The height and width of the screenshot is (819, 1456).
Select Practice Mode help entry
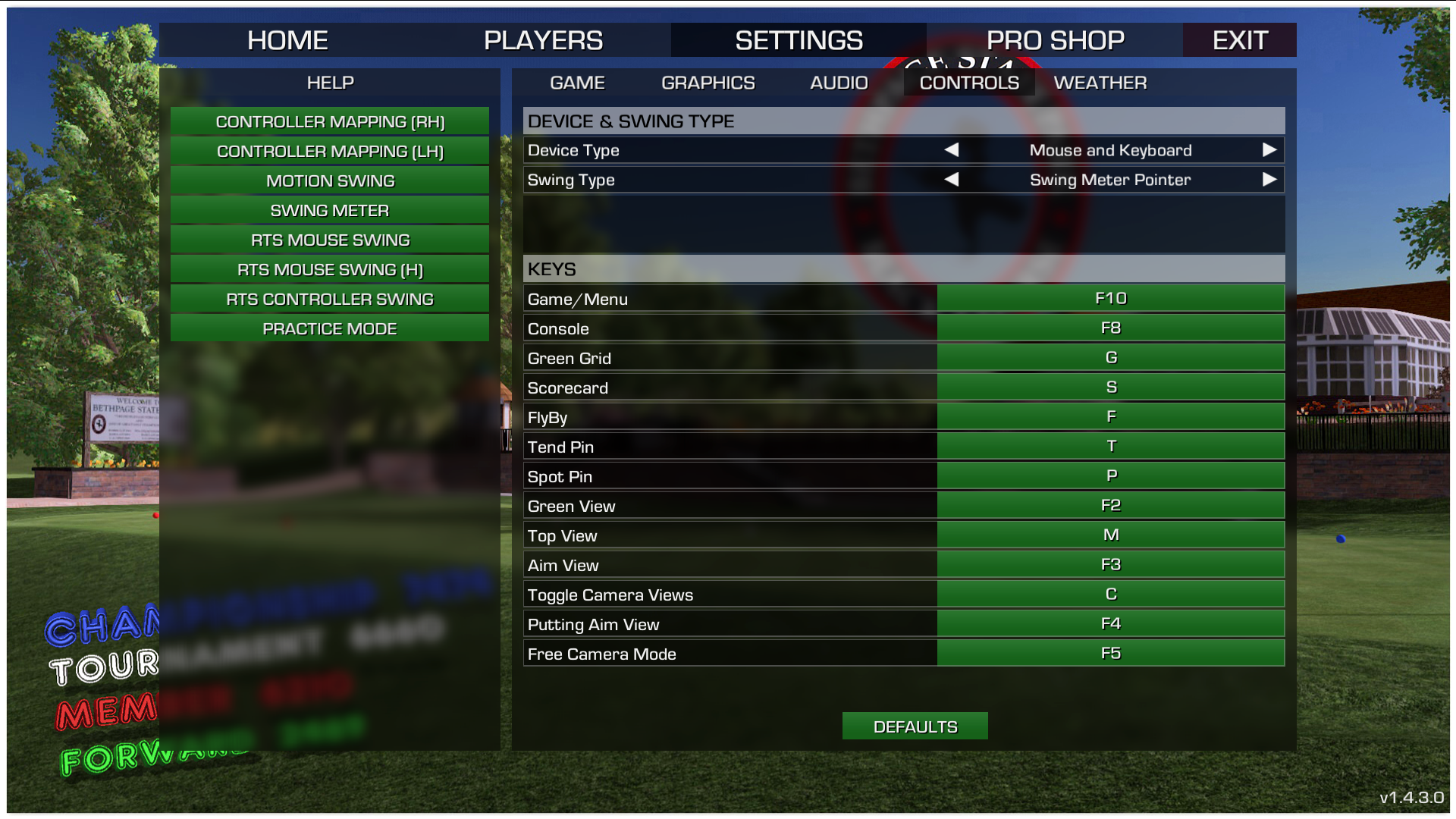(x=330, y=328)
